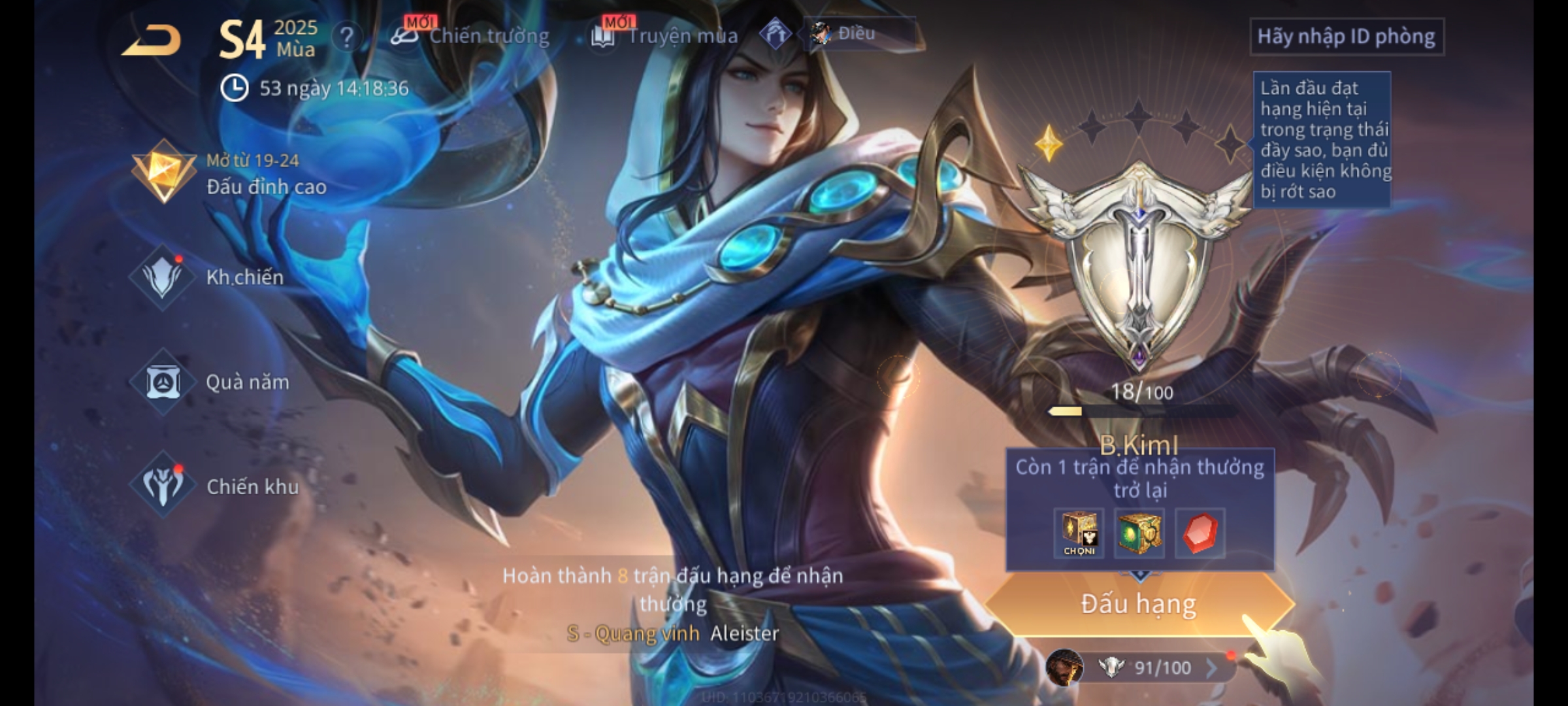Screen dimensions: 1568x706
Task: Go back with the golden return arrow
Action: coord(152,41)
